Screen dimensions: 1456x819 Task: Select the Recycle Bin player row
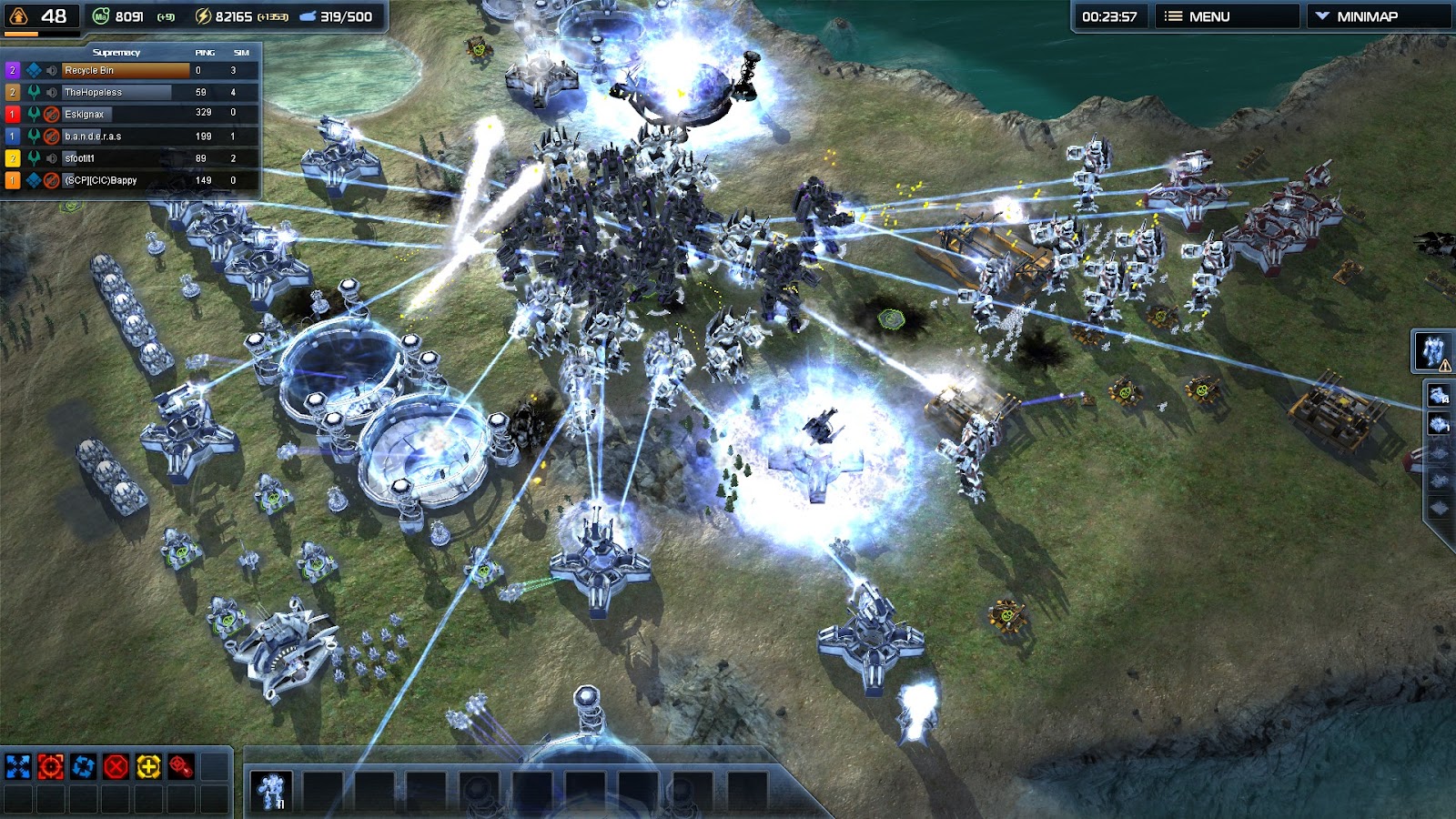click(126, 70)
